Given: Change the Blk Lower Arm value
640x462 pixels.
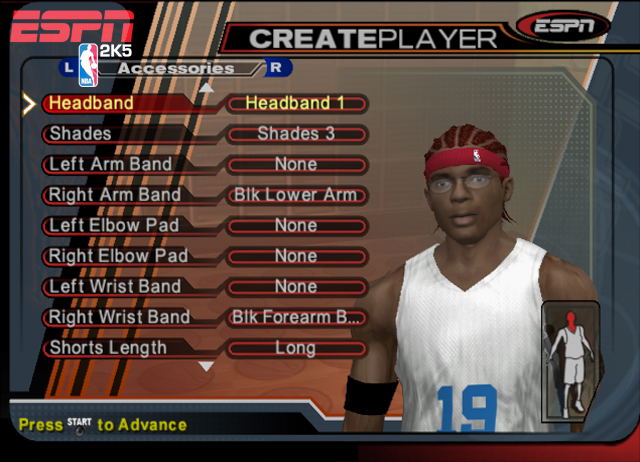Looking at the screenshot, I should pyautogui.click(x=296, y=195).
